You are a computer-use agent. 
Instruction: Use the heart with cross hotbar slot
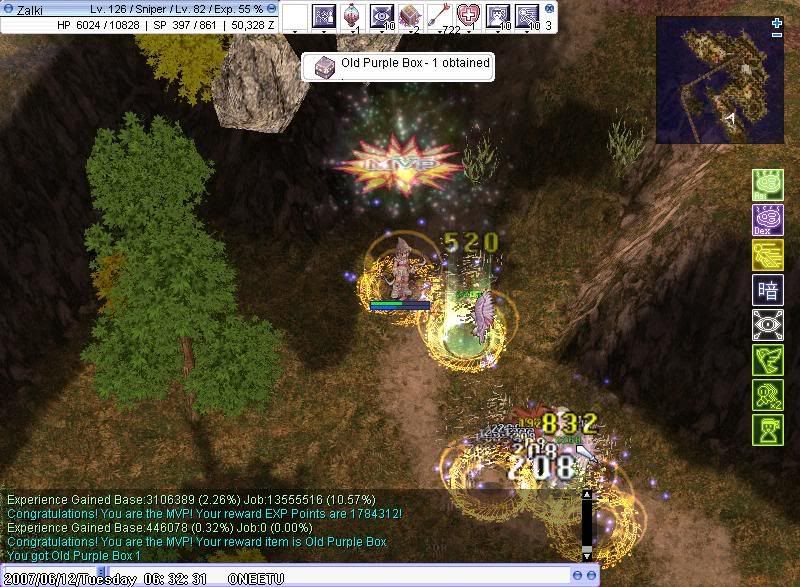pos(468,16)
